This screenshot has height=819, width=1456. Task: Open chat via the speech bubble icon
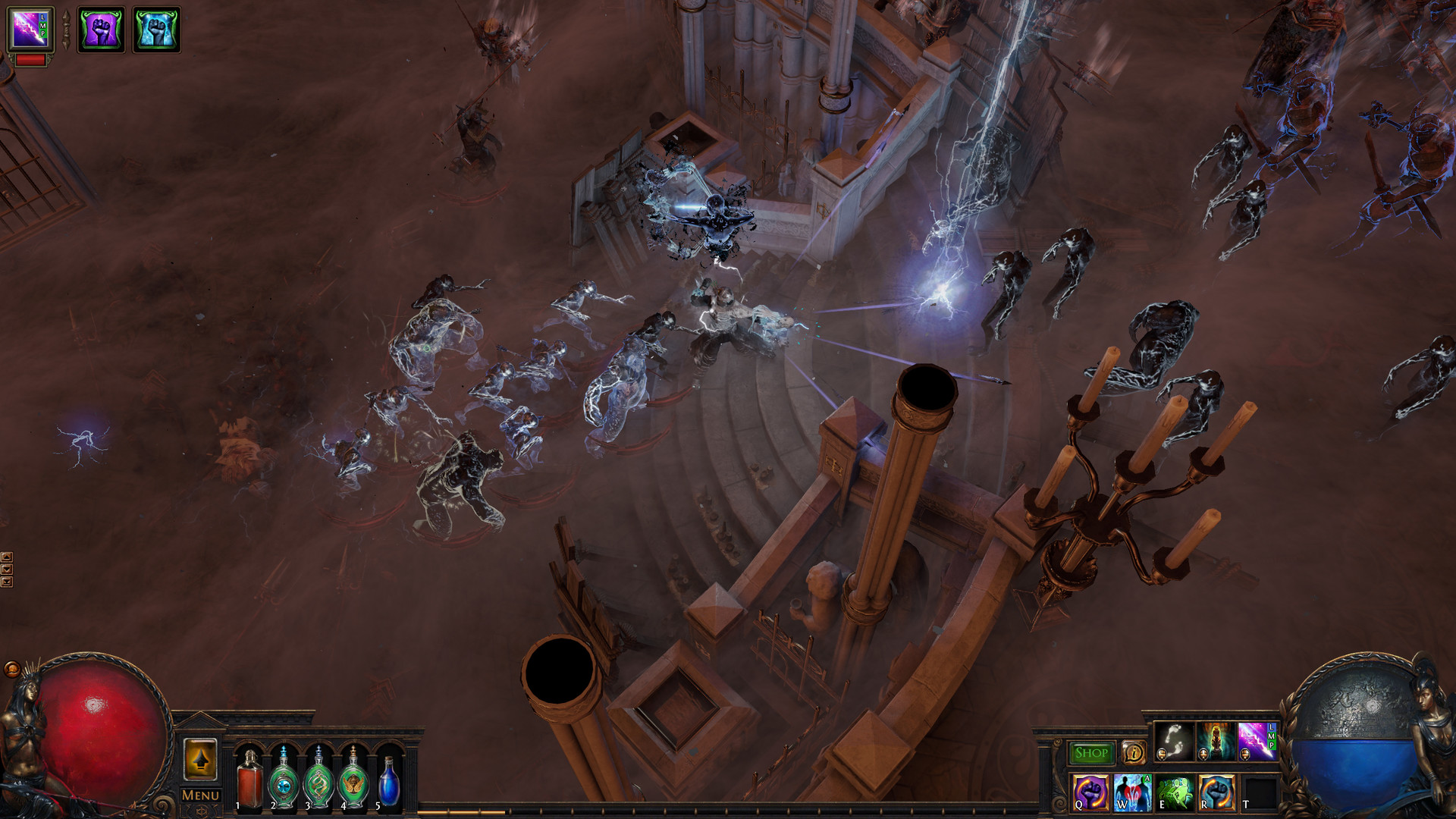coord(1133,753)
